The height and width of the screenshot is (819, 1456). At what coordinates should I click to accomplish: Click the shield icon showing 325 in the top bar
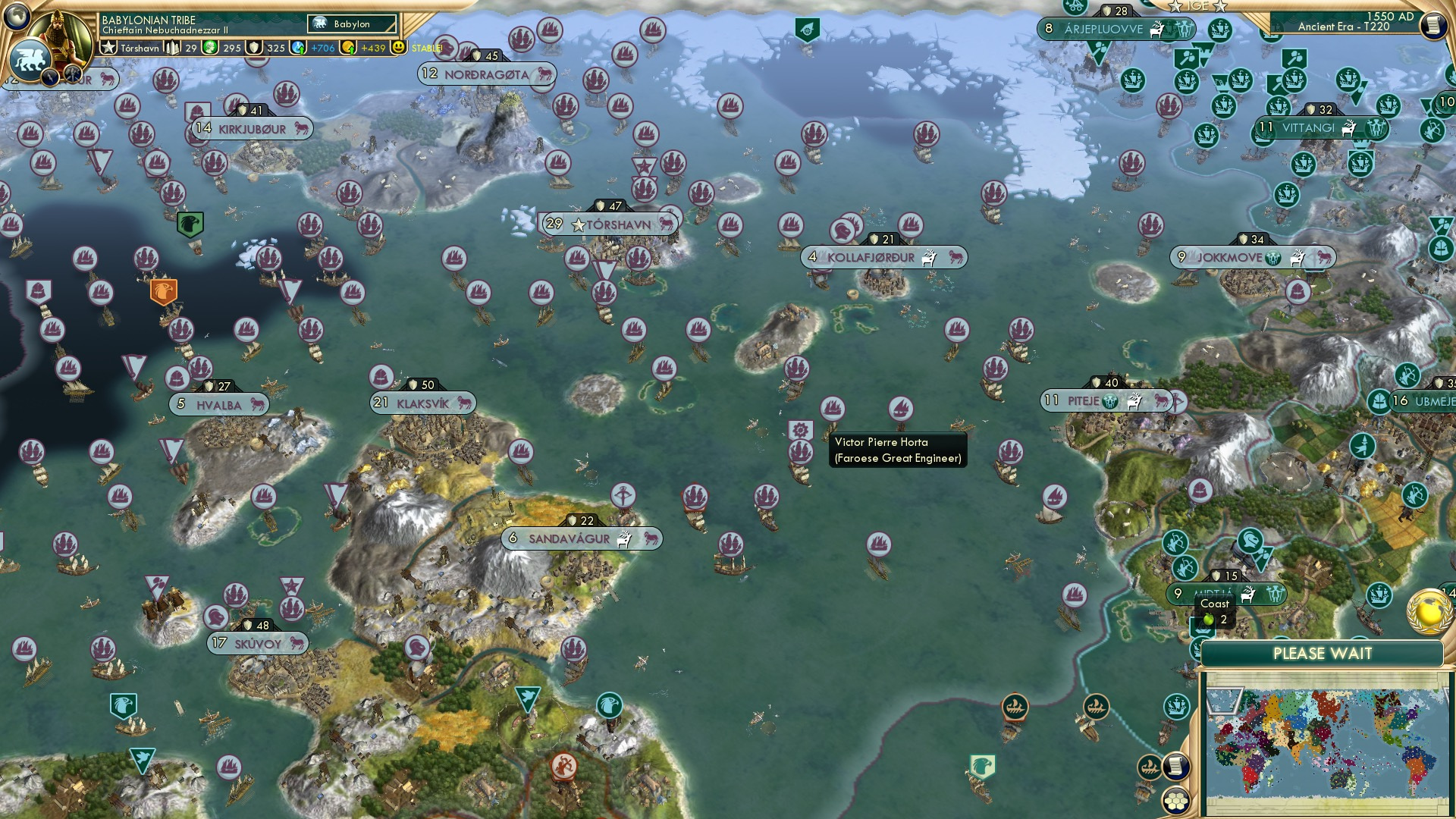(x=254, y=48)
